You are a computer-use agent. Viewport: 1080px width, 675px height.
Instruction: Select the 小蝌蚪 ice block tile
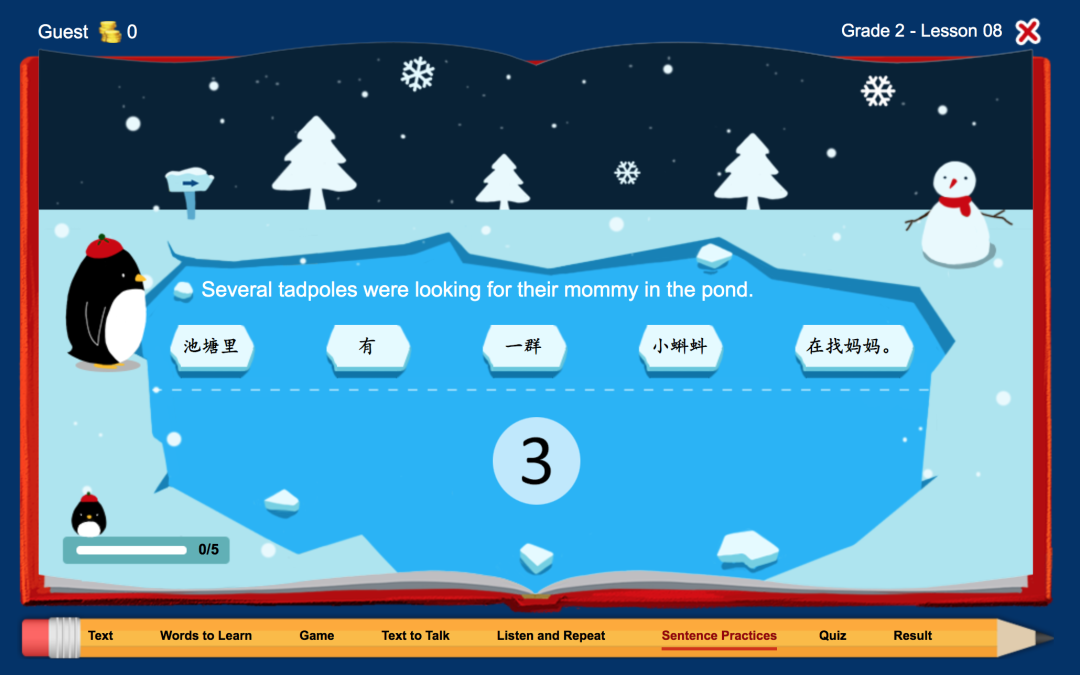pos(680,347)
